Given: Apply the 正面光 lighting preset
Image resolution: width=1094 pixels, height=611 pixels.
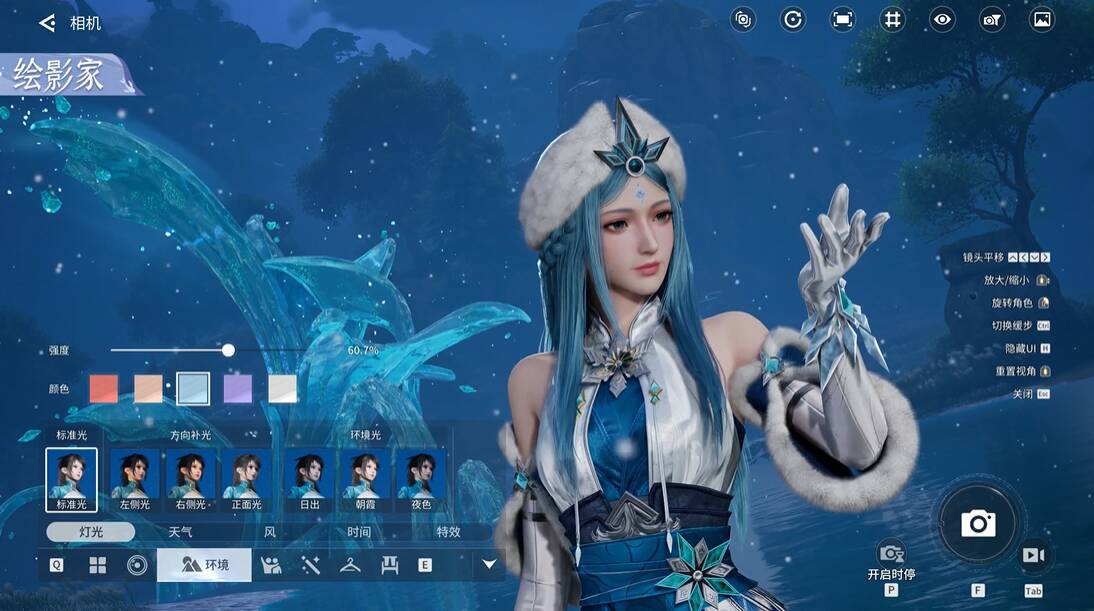Looking at the screenshot, I should 246,479.
